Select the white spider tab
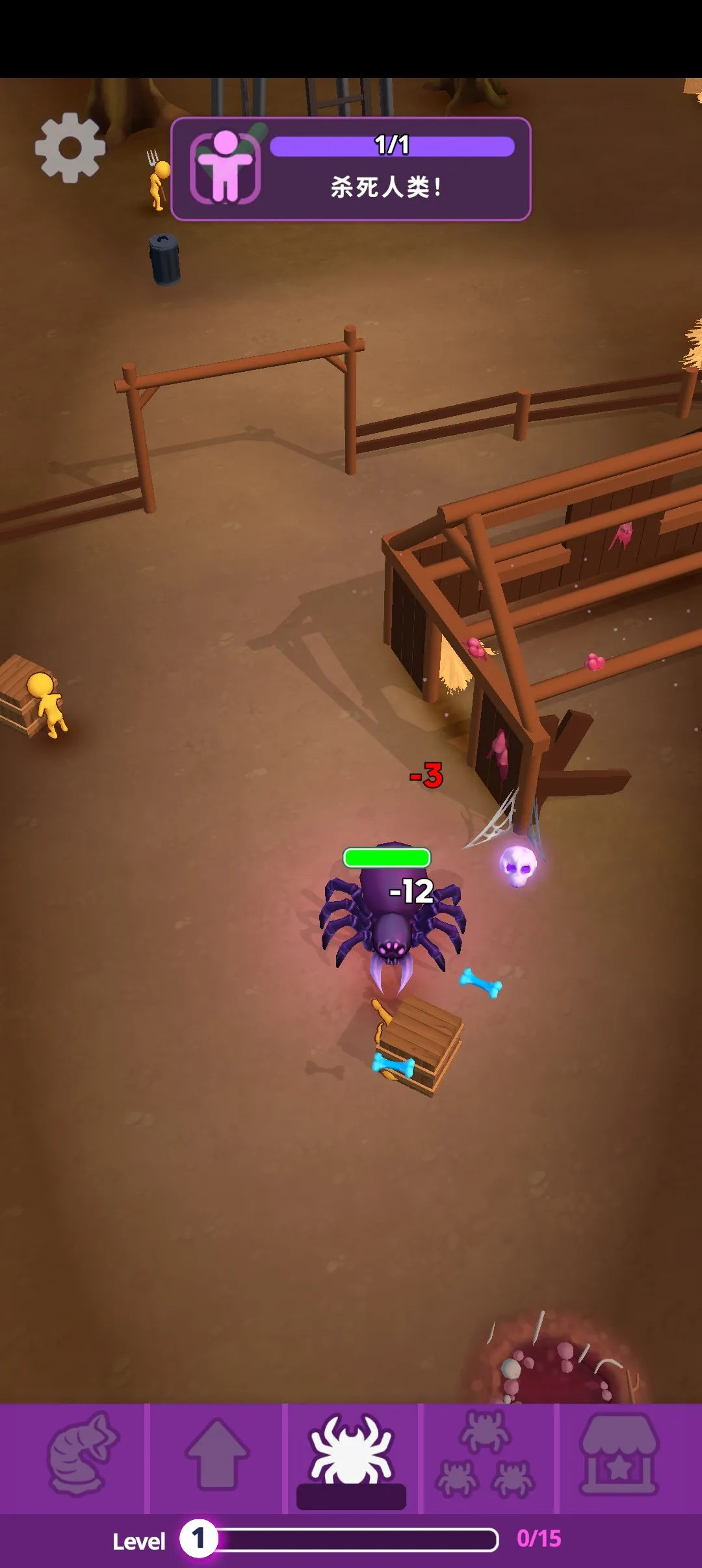 tap(352, 1455)
